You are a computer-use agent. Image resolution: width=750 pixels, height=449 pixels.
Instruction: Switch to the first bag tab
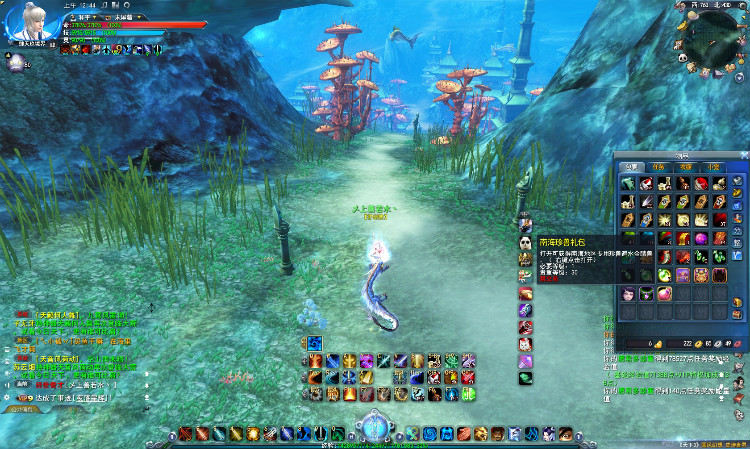point(632,166)
